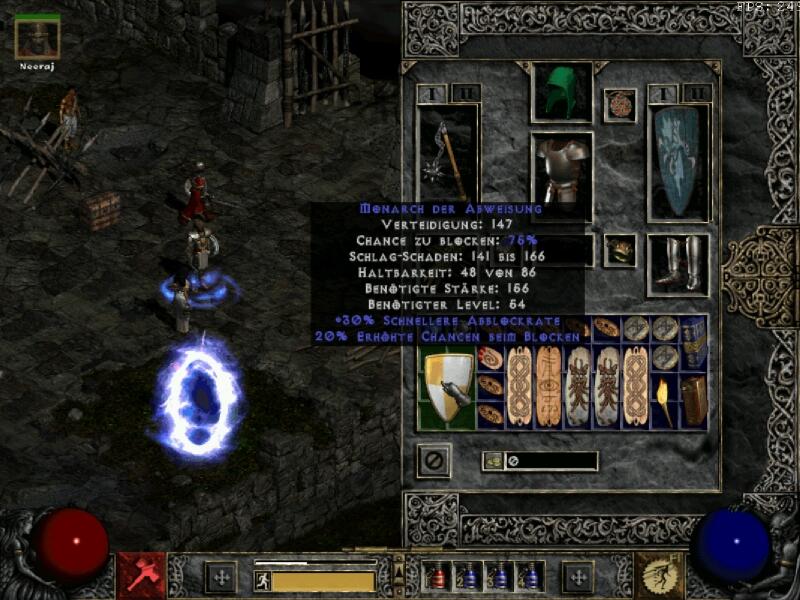The height and width of the screenshot is (600, 800).
Task: Select the blue tome in inventory
Action: 693,341
